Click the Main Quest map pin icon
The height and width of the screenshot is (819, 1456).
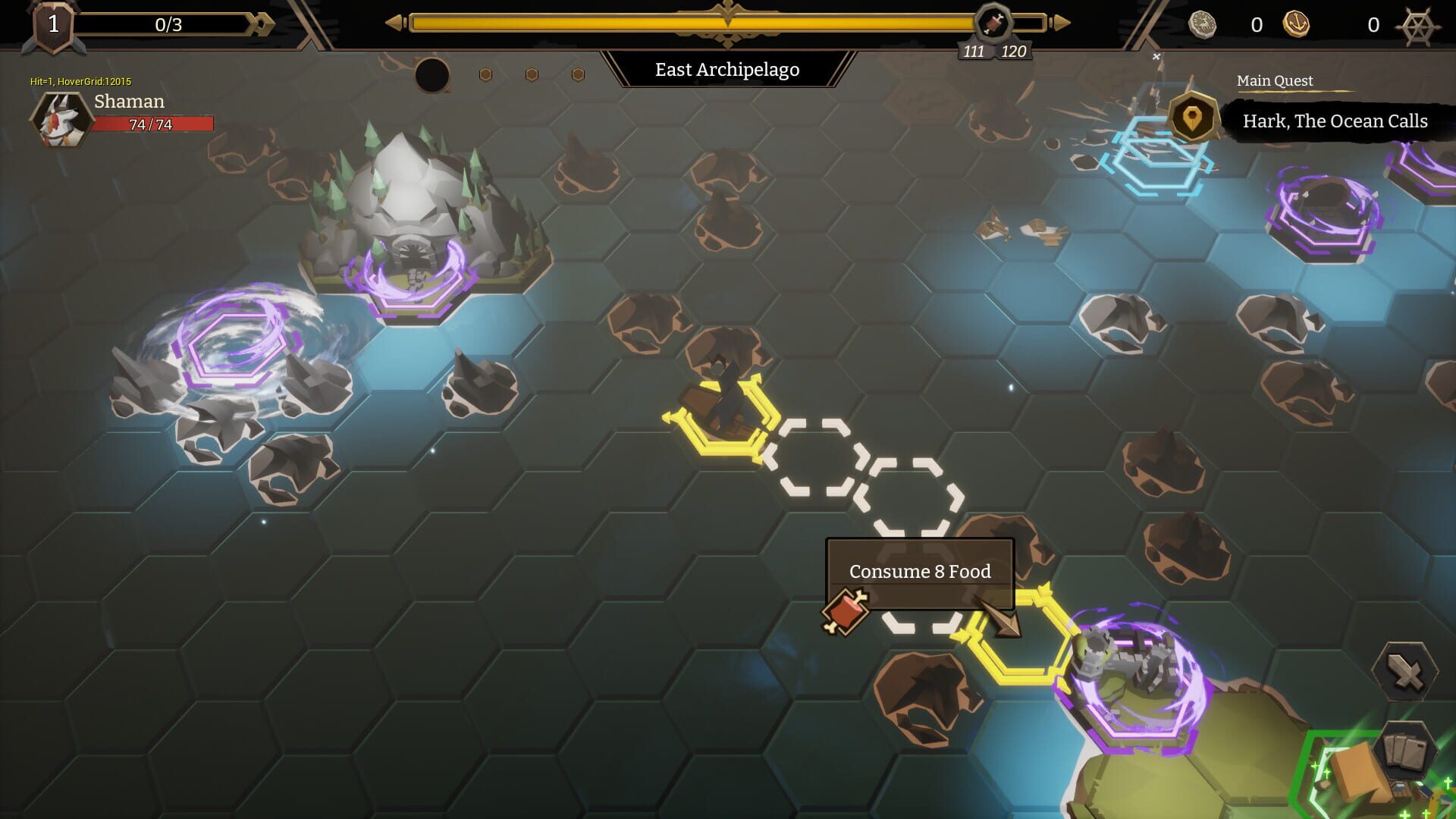(1192, 118)
